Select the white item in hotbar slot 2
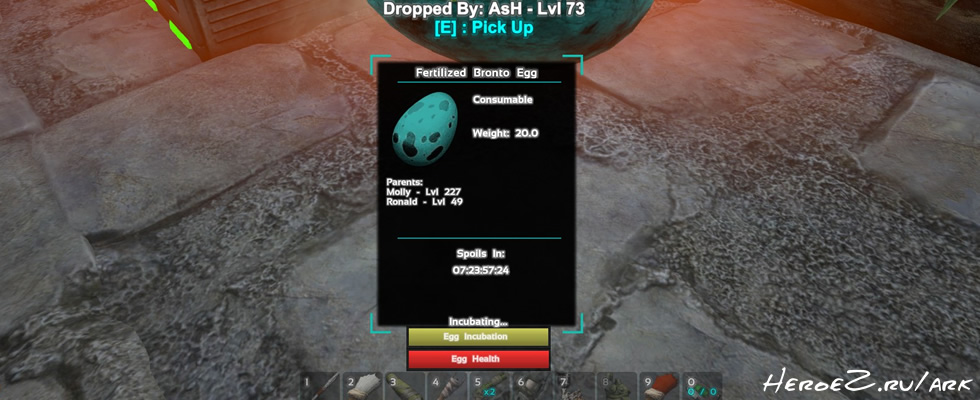Image resolution: width=980 pixels, height=400 pixels. click(x=364, y=386)
